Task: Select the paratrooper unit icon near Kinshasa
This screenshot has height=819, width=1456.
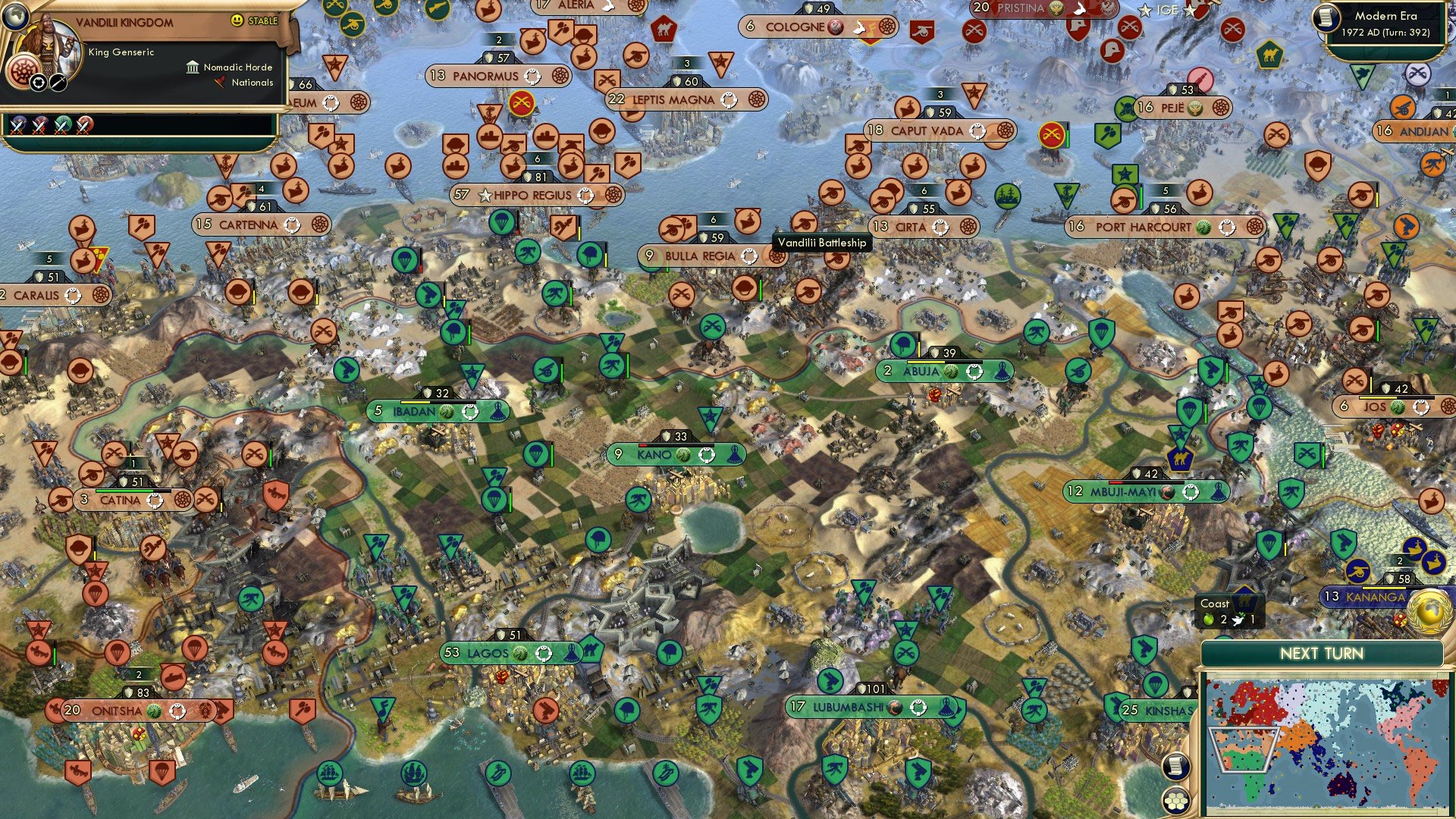Action: click(x=1154, y=685)
